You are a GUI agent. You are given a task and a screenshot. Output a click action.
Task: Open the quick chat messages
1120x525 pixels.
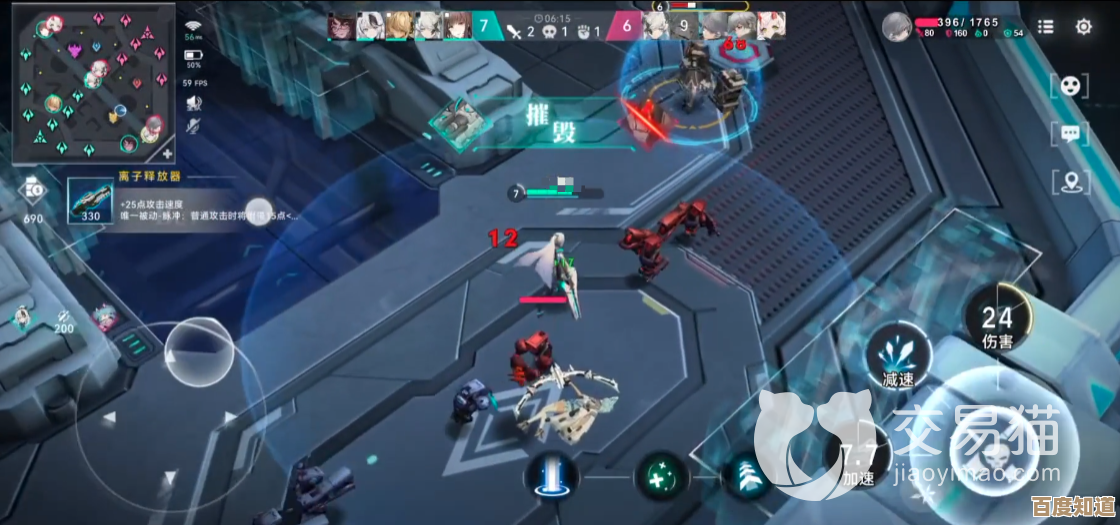[x=1069, y=133]
